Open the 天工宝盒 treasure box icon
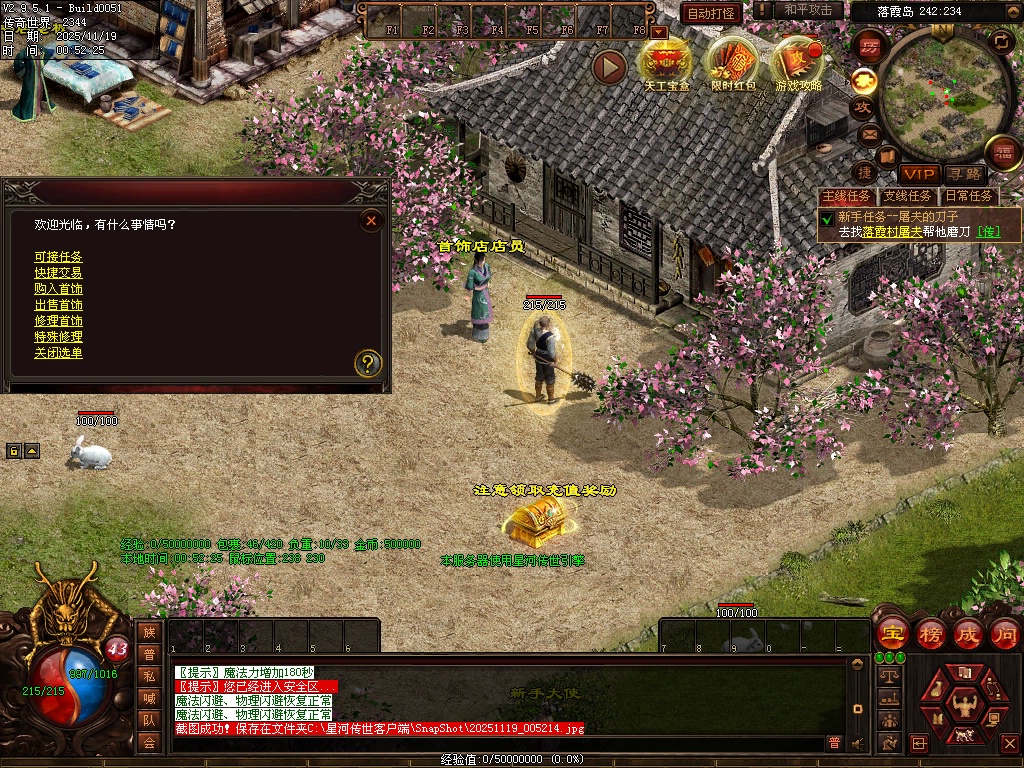Screen dimensions: 1024x768 (x=666, y=60)
